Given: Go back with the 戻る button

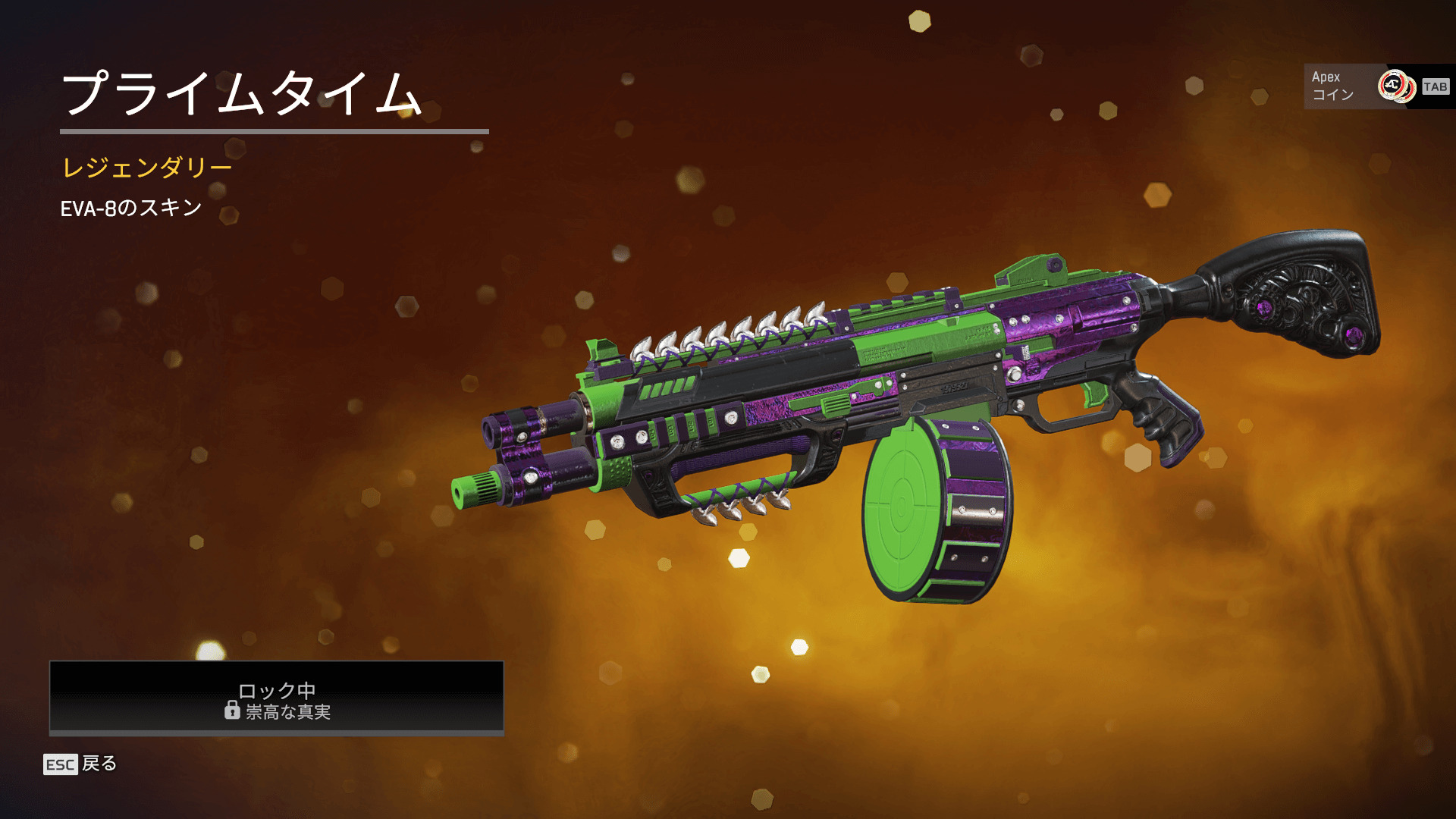Looking at the screenshot, I should coord(81,764).
